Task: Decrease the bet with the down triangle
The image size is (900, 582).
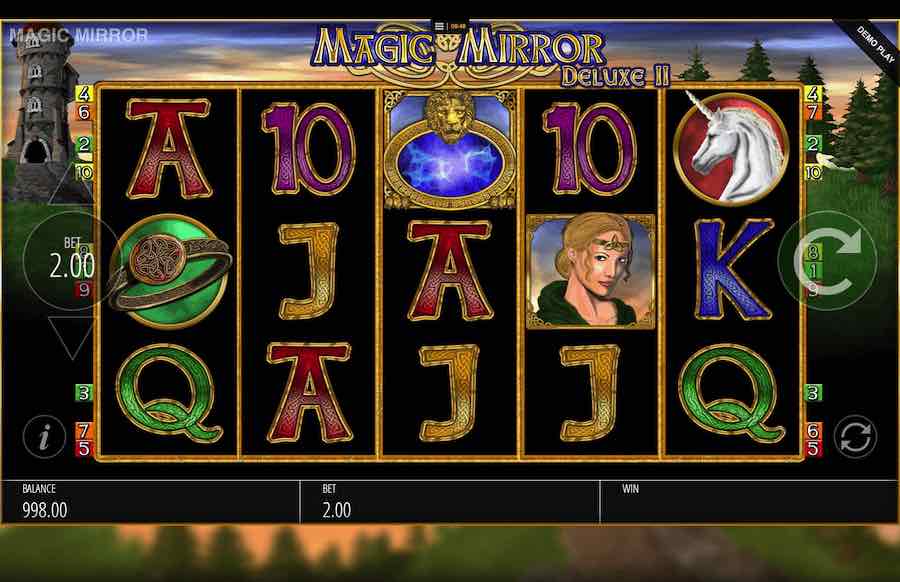Action: click(70, 337)
